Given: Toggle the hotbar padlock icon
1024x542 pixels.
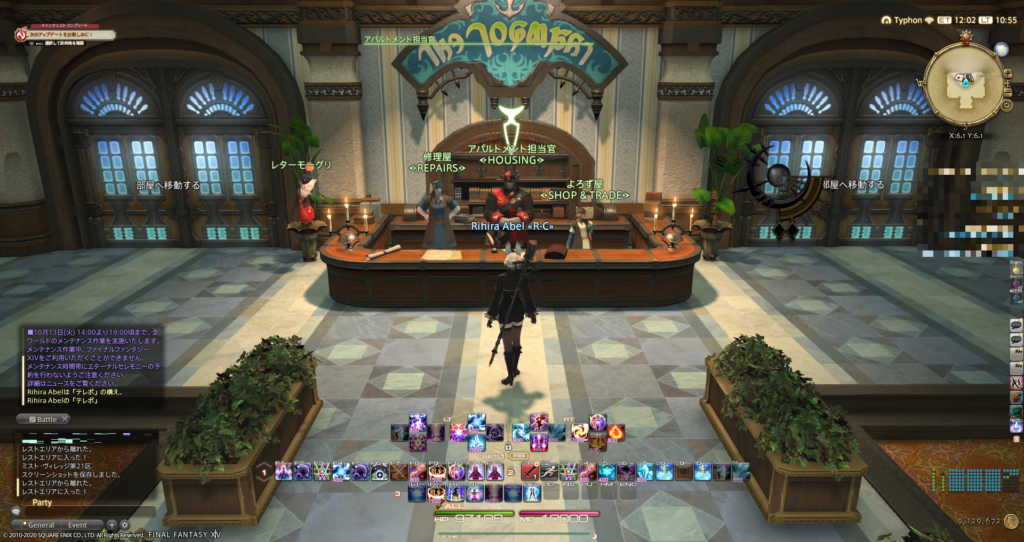Looking at the screenshot, I should coord(508,447).
